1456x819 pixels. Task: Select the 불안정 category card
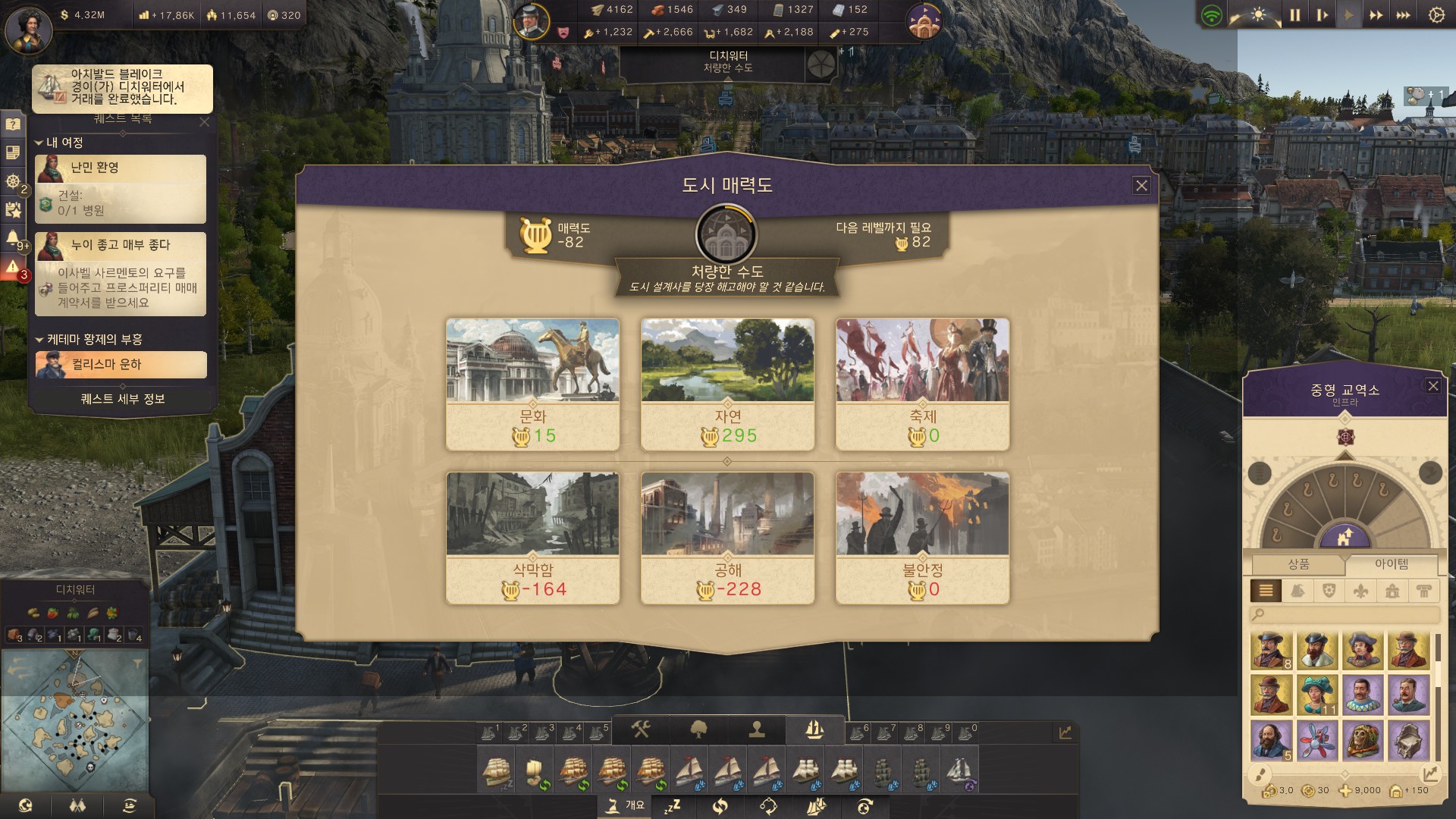pos(922,538)
